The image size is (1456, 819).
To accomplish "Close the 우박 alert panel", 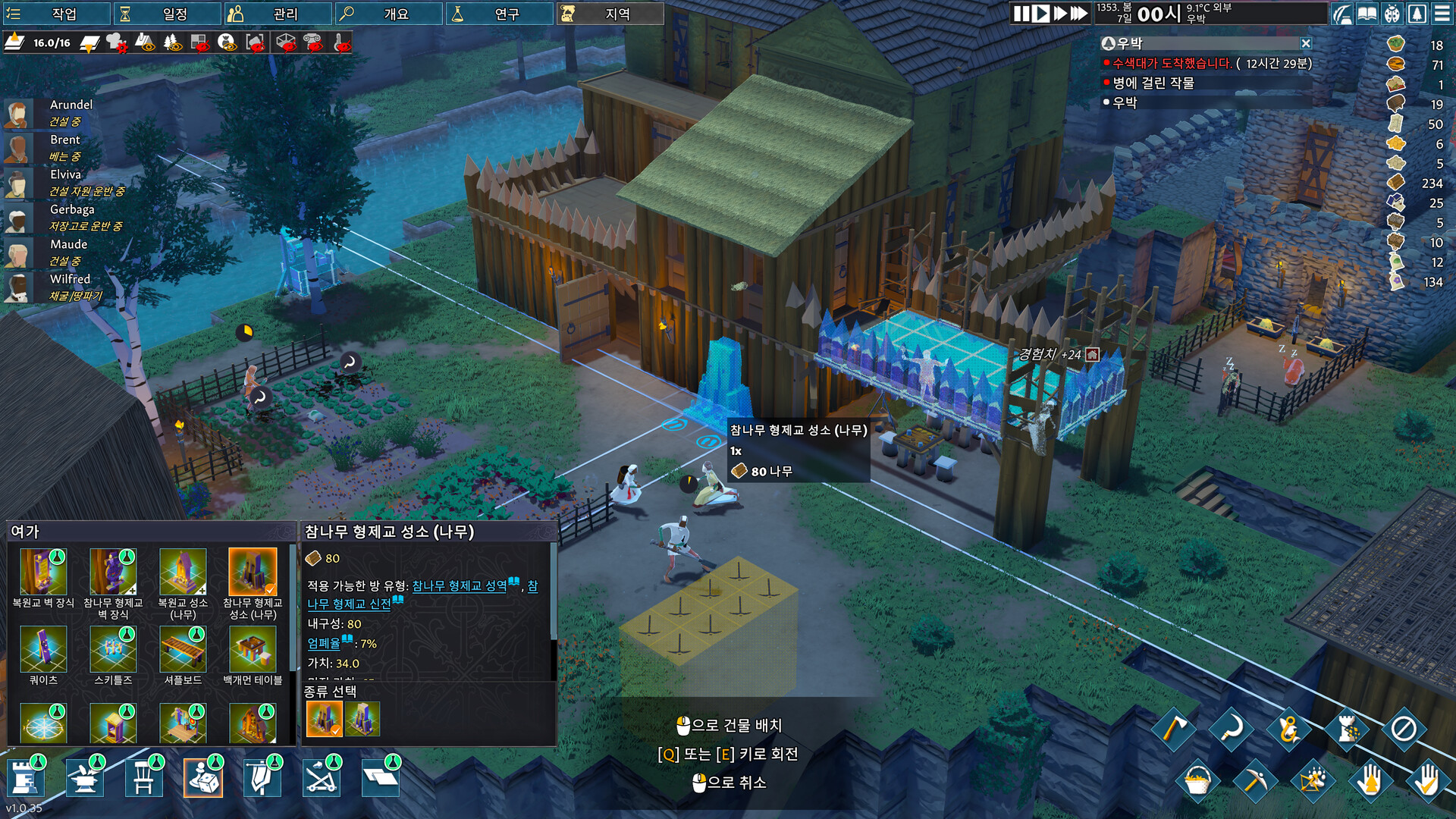I will click(x=1305, y=44).
